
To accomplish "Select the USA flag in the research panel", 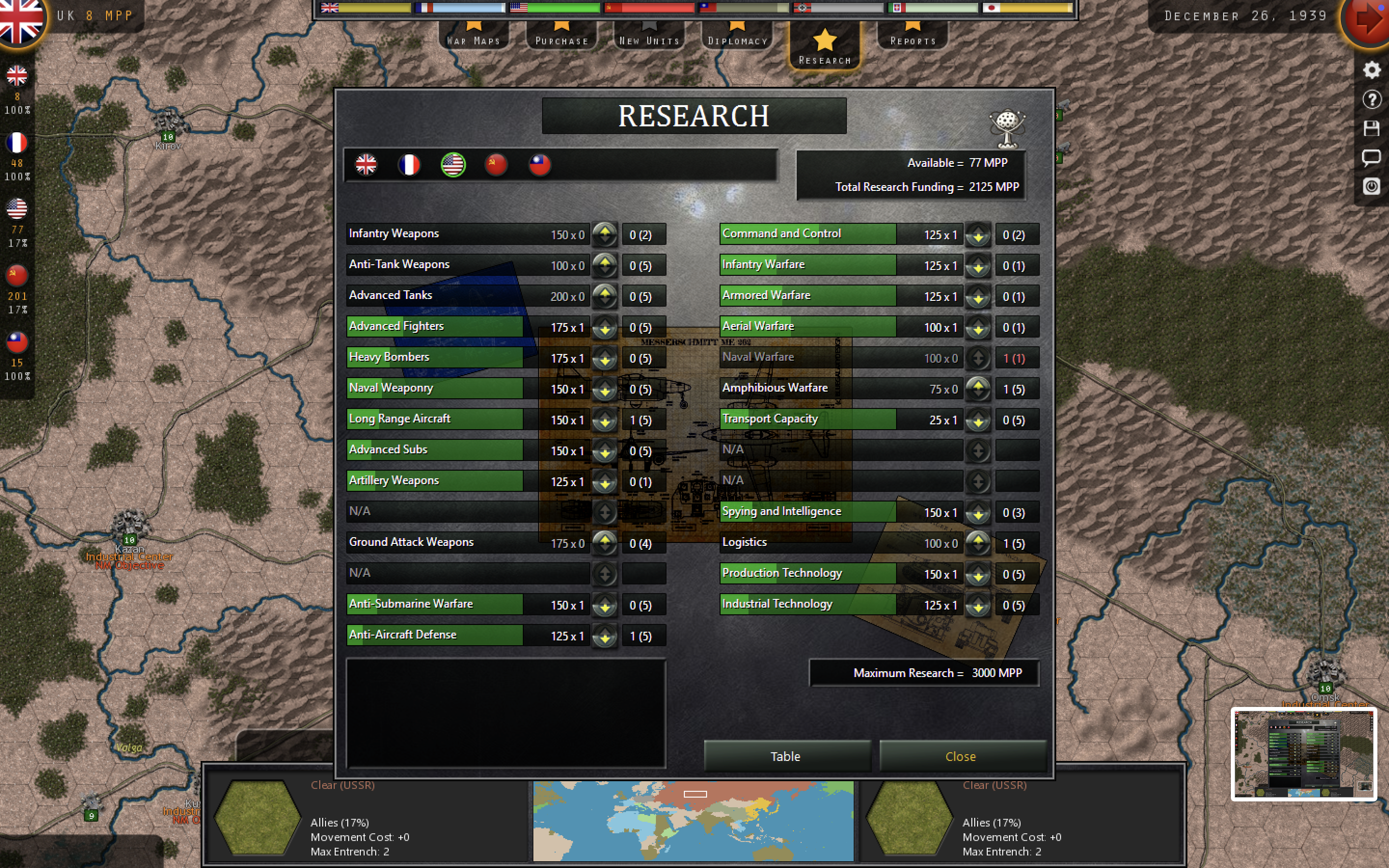I will [453, 165].
